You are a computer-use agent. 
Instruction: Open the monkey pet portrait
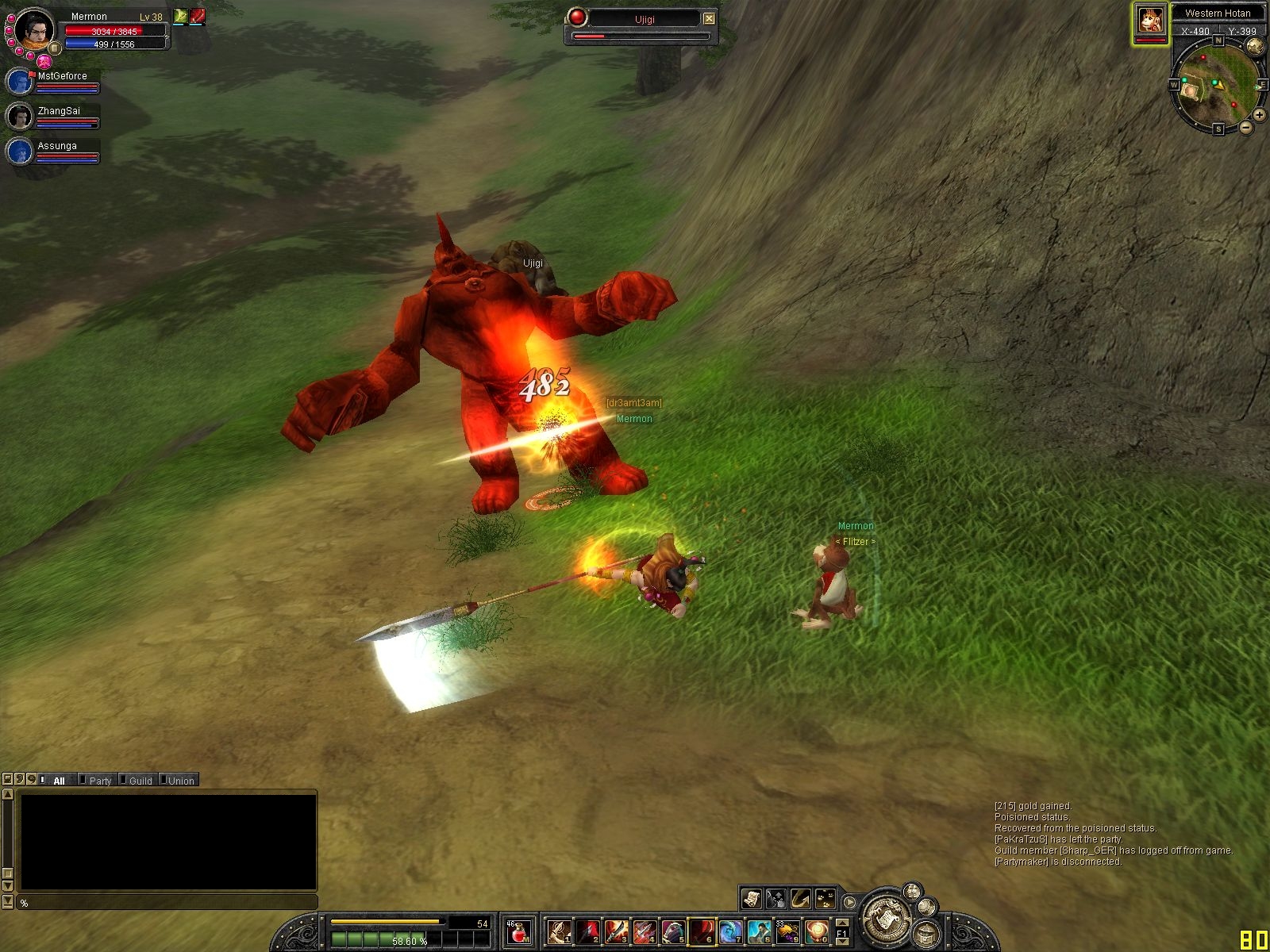[x=1150, y=21]
